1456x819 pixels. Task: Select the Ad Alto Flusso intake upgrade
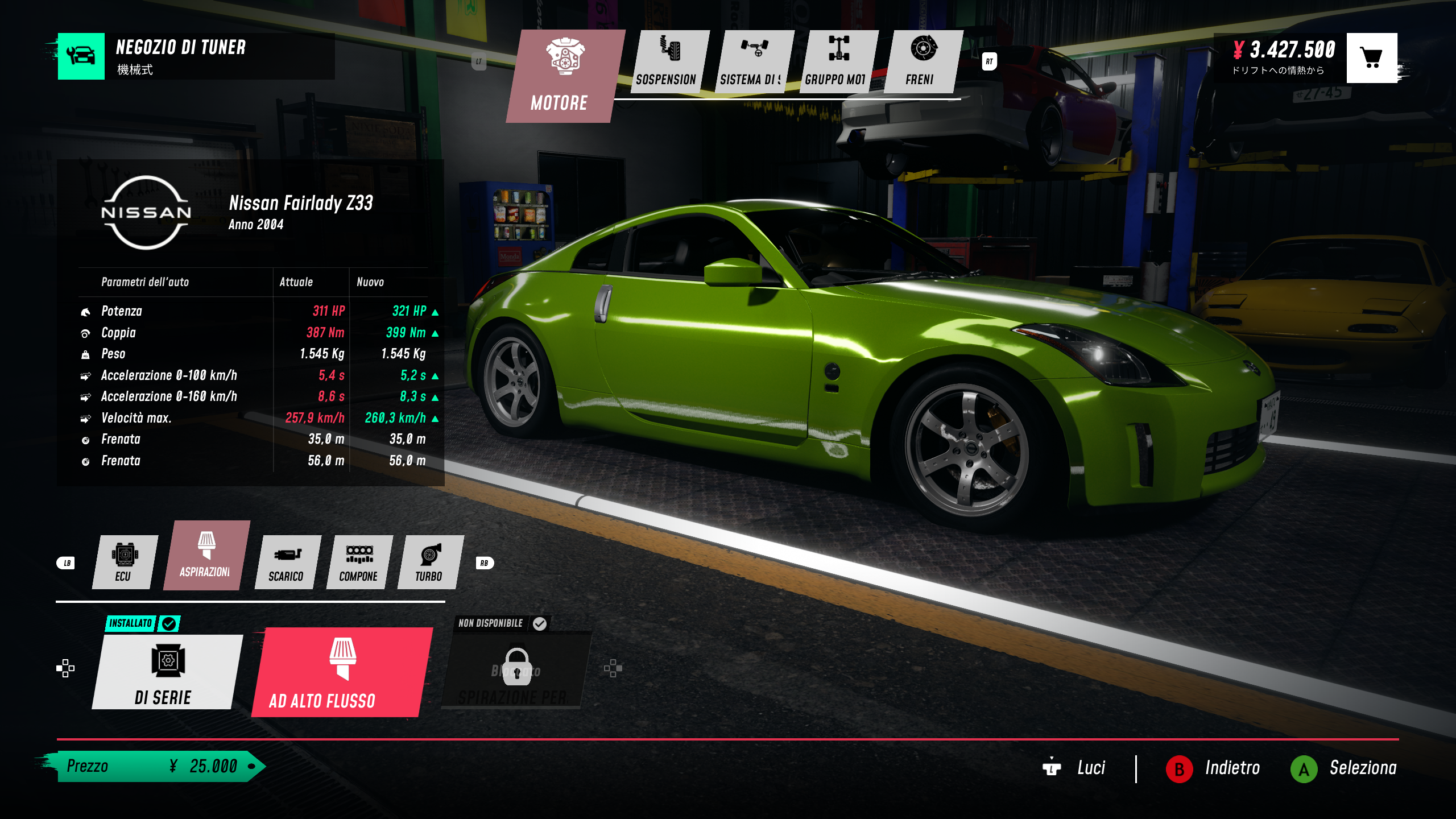click(341, 672)
